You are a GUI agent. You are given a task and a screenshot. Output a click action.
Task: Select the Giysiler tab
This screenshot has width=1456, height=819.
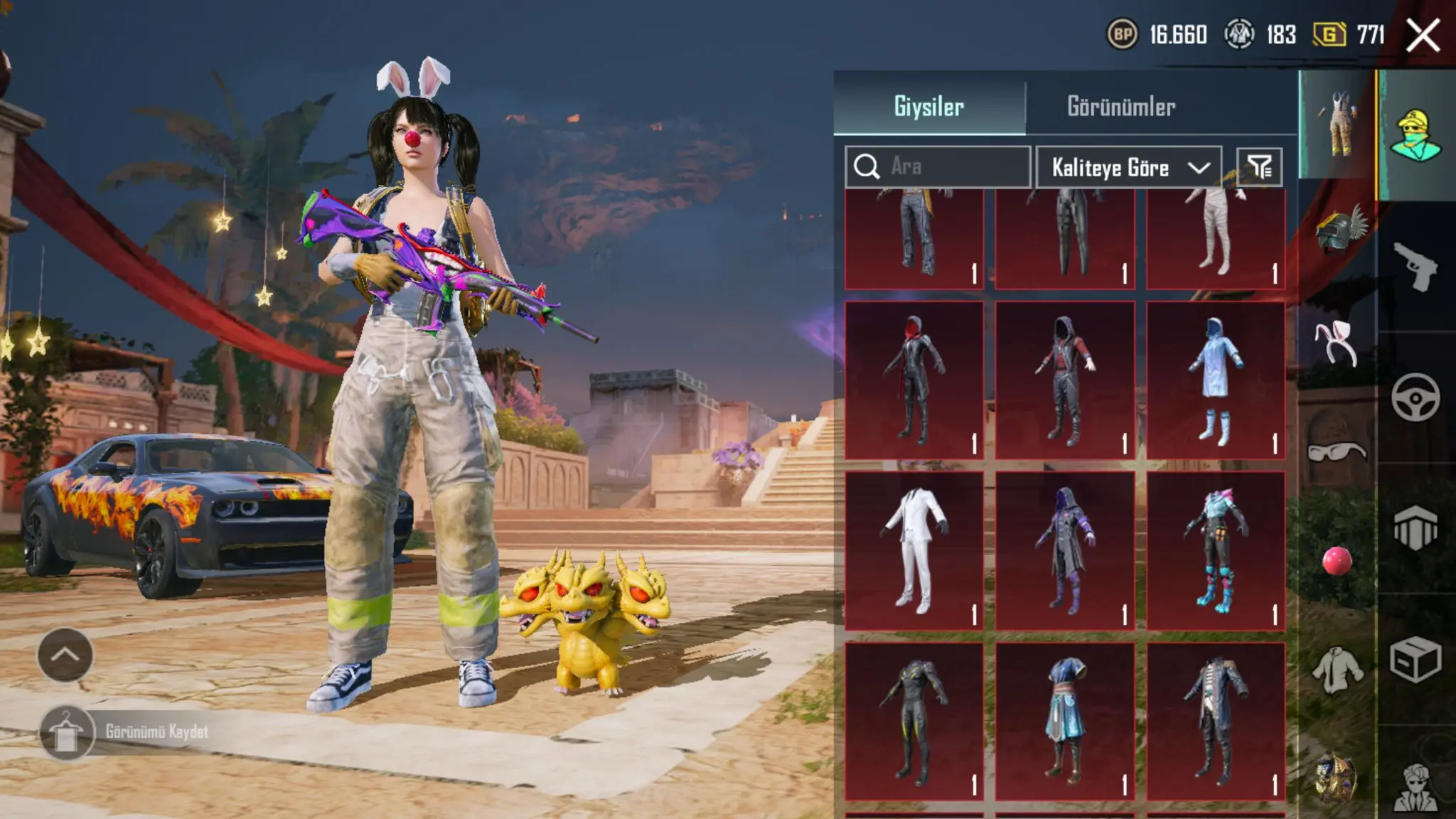[928, 107]
